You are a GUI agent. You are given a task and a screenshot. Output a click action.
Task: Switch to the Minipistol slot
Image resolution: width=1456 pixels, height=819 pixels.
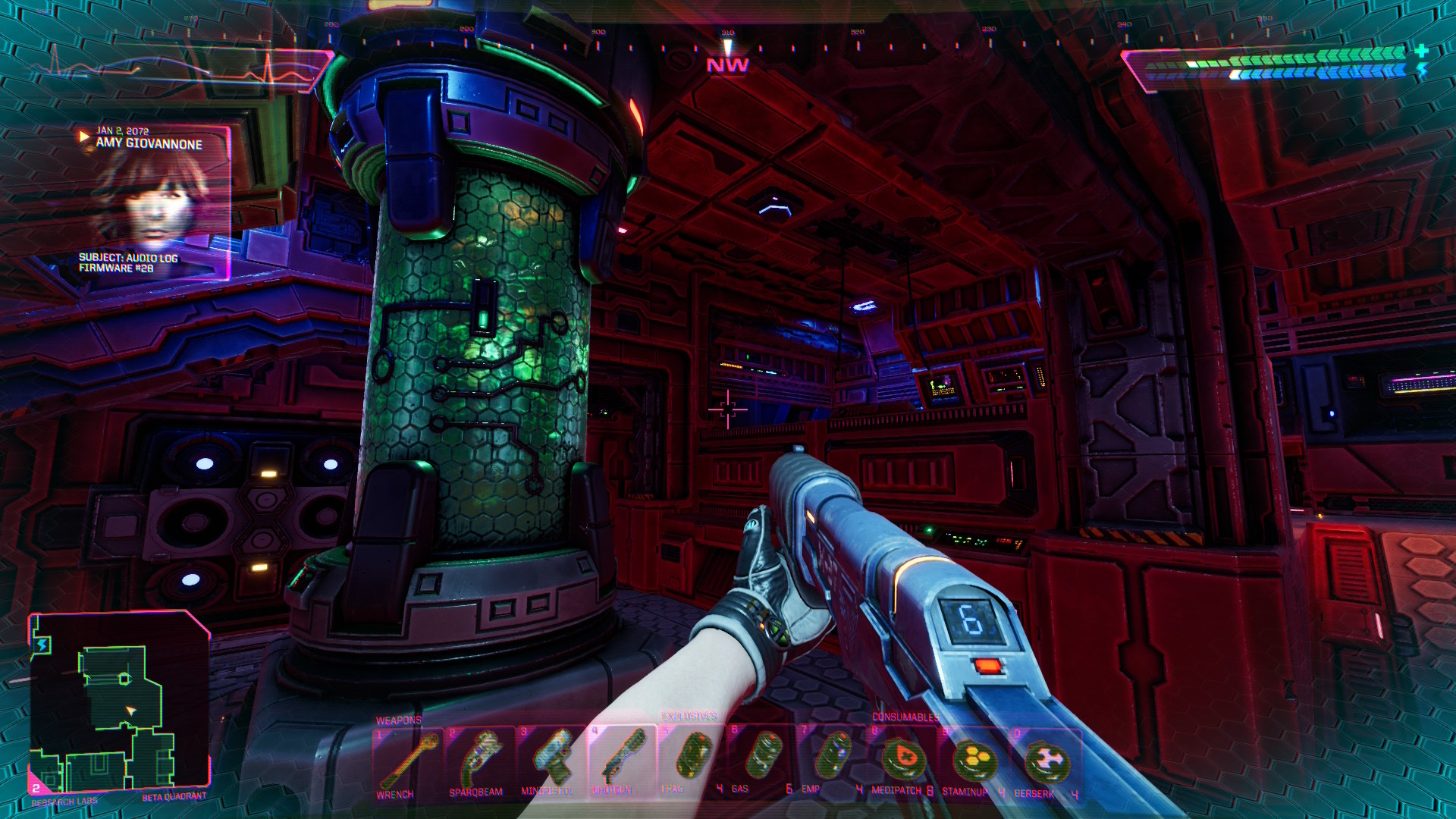tap(551, 761)
